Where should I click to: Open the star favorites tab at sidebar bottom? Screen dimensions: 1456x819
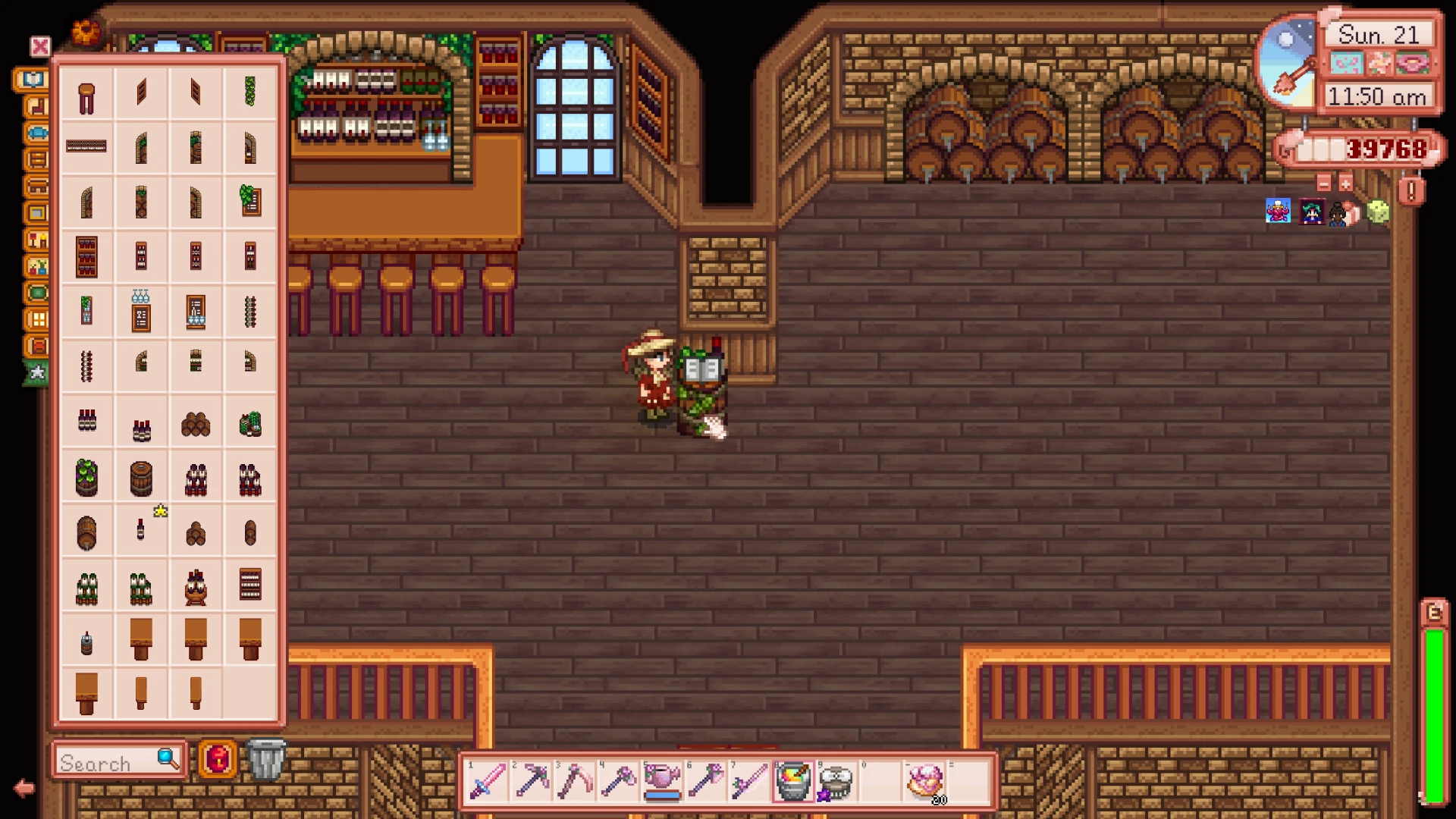tap(36, 374)
